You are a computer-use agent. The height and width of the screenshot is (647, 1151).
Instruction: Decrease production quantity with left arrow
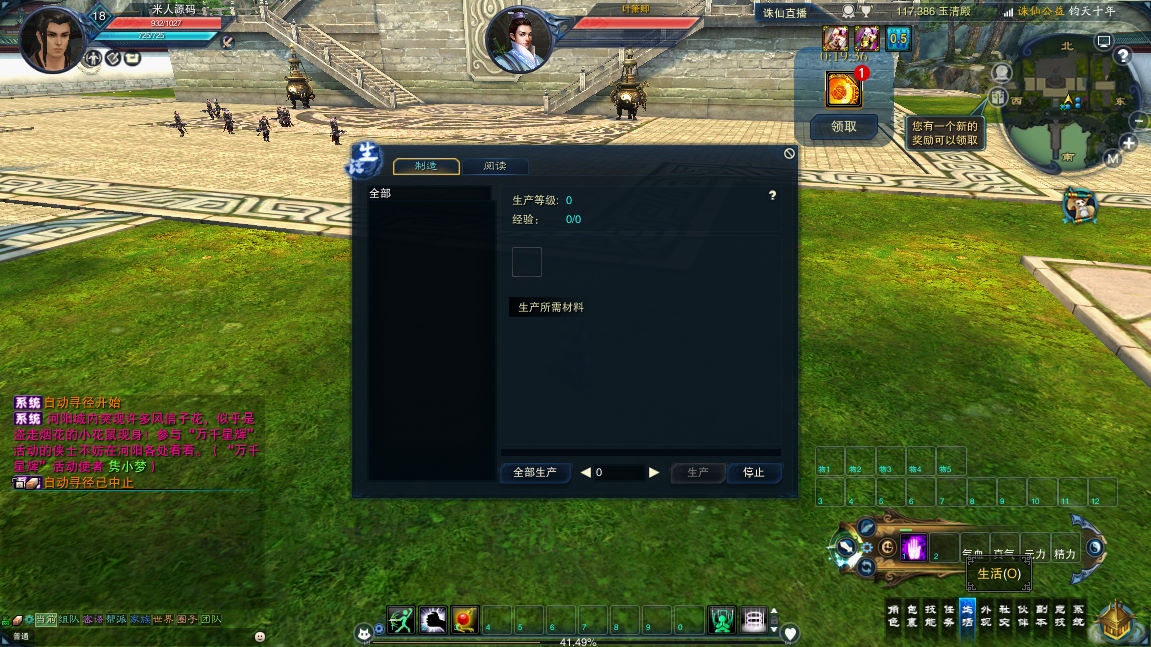pyautogui.click(x=586, y=473)
